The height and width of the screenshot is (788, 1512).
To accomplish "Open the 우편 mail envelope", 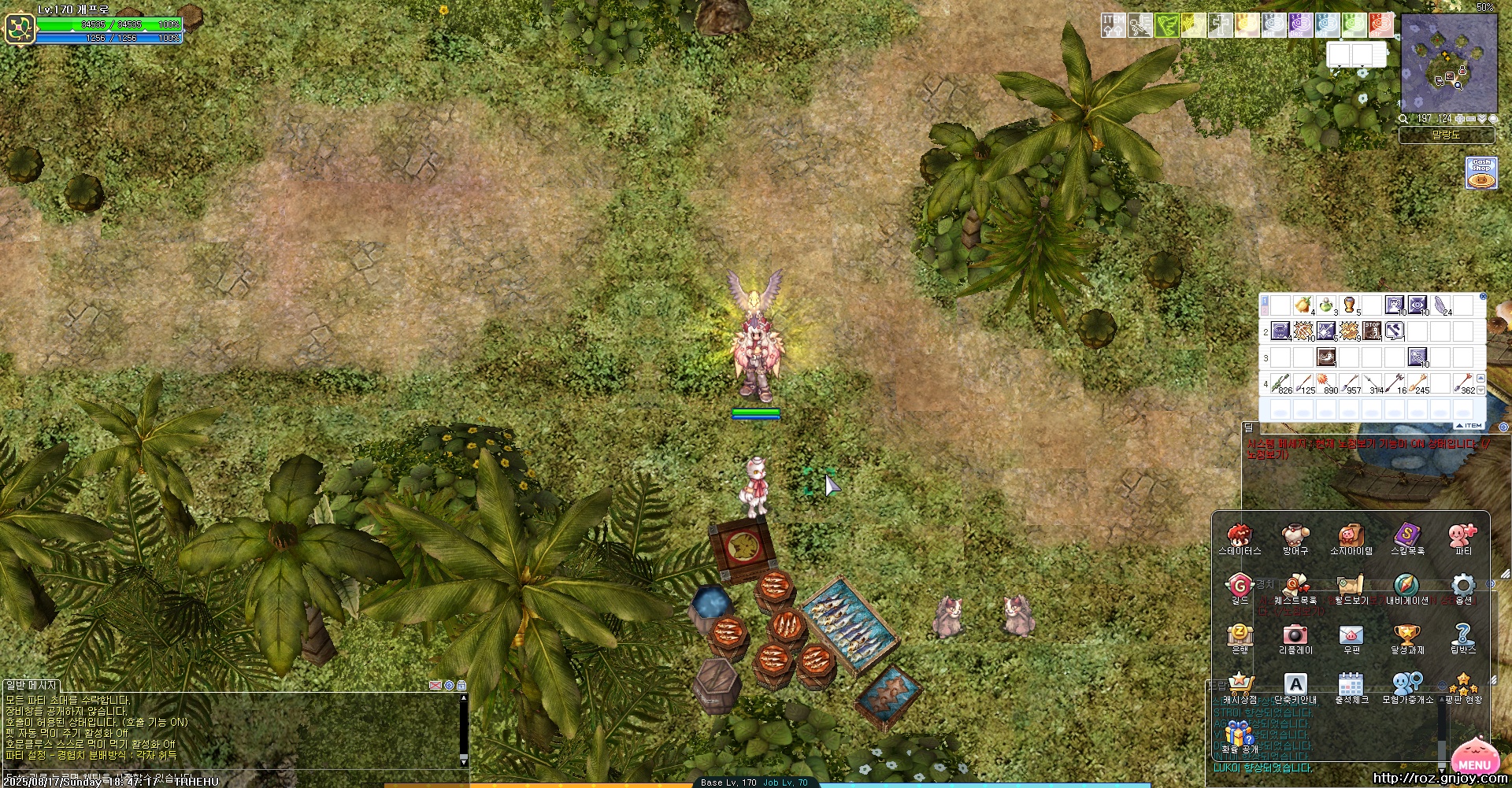I will 1351,636.
